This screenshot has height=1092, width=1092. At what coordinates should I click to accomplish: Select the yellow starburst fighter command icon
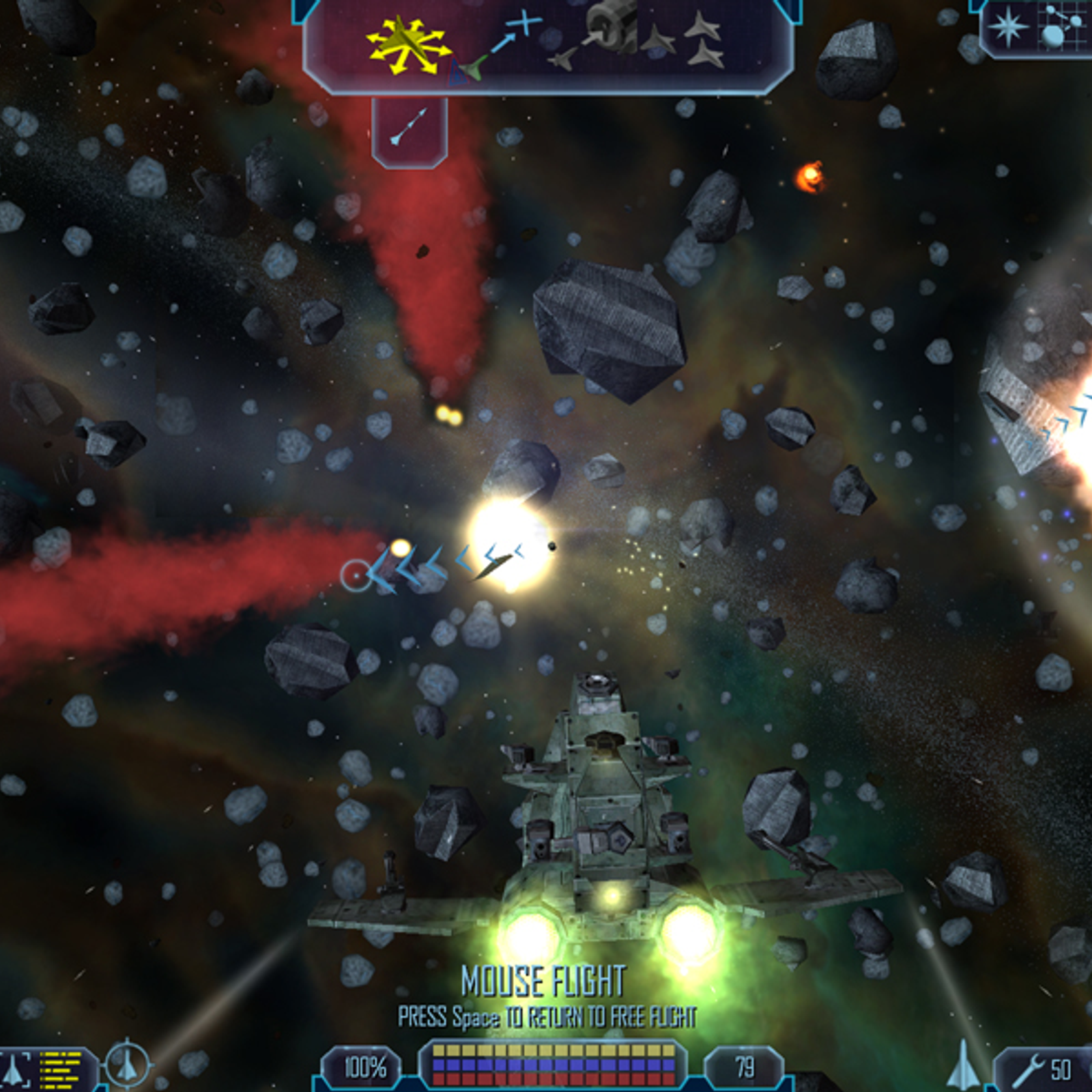tap(408, 45)
